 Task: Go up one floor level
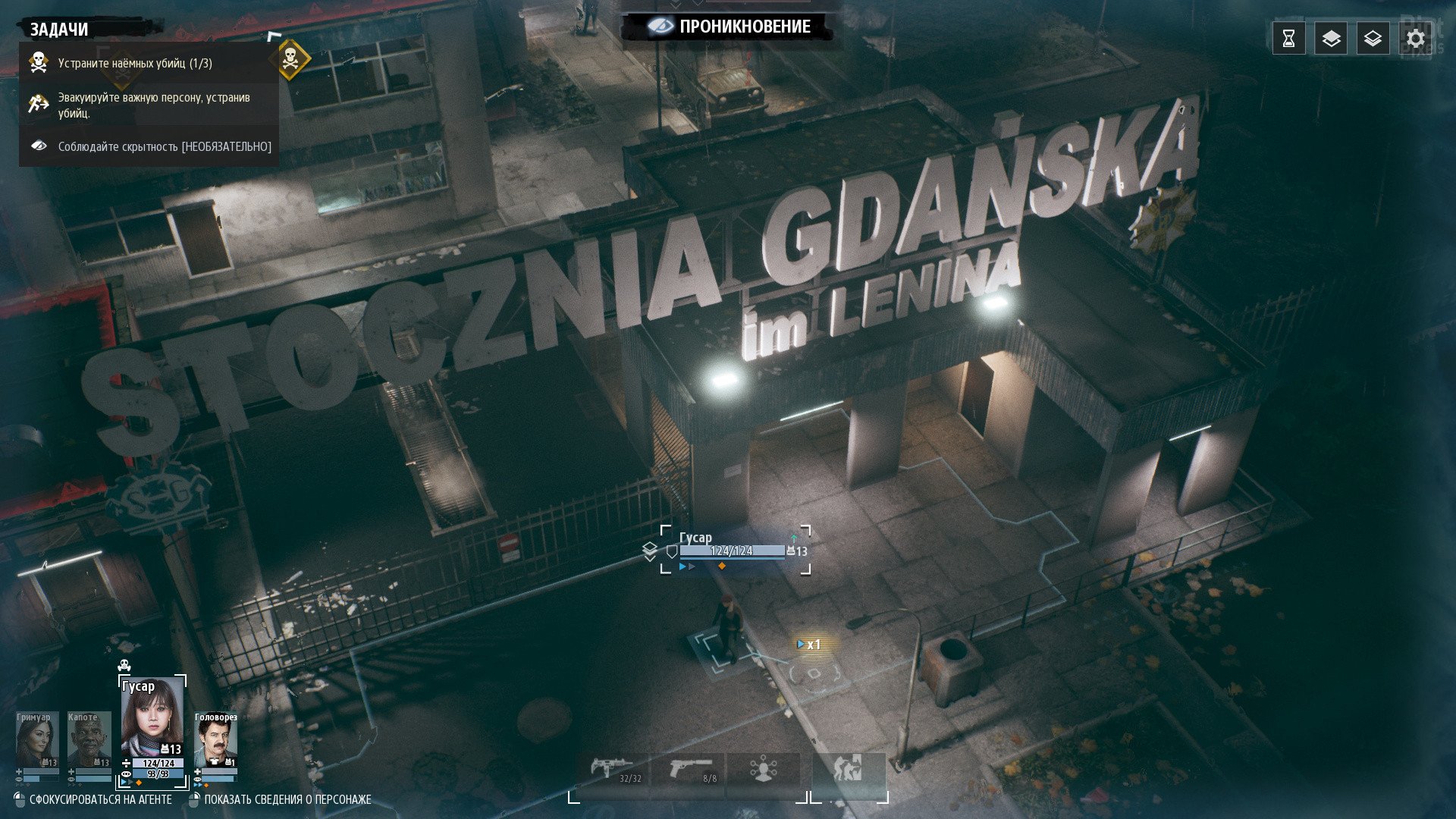(1331, 39)
